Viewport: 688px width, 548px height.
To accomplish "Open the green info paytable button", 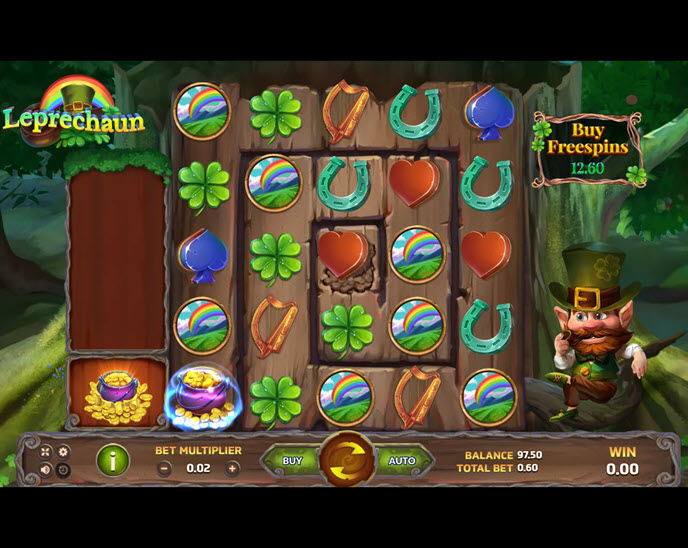I will tap(112, 461).
